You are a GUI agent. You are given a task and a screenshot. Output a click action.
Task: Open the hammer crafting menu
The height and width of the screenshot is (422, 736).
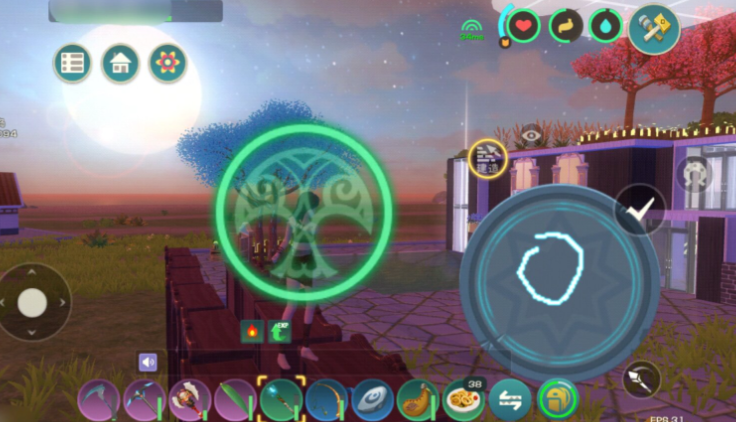click(x=654, y=27)
